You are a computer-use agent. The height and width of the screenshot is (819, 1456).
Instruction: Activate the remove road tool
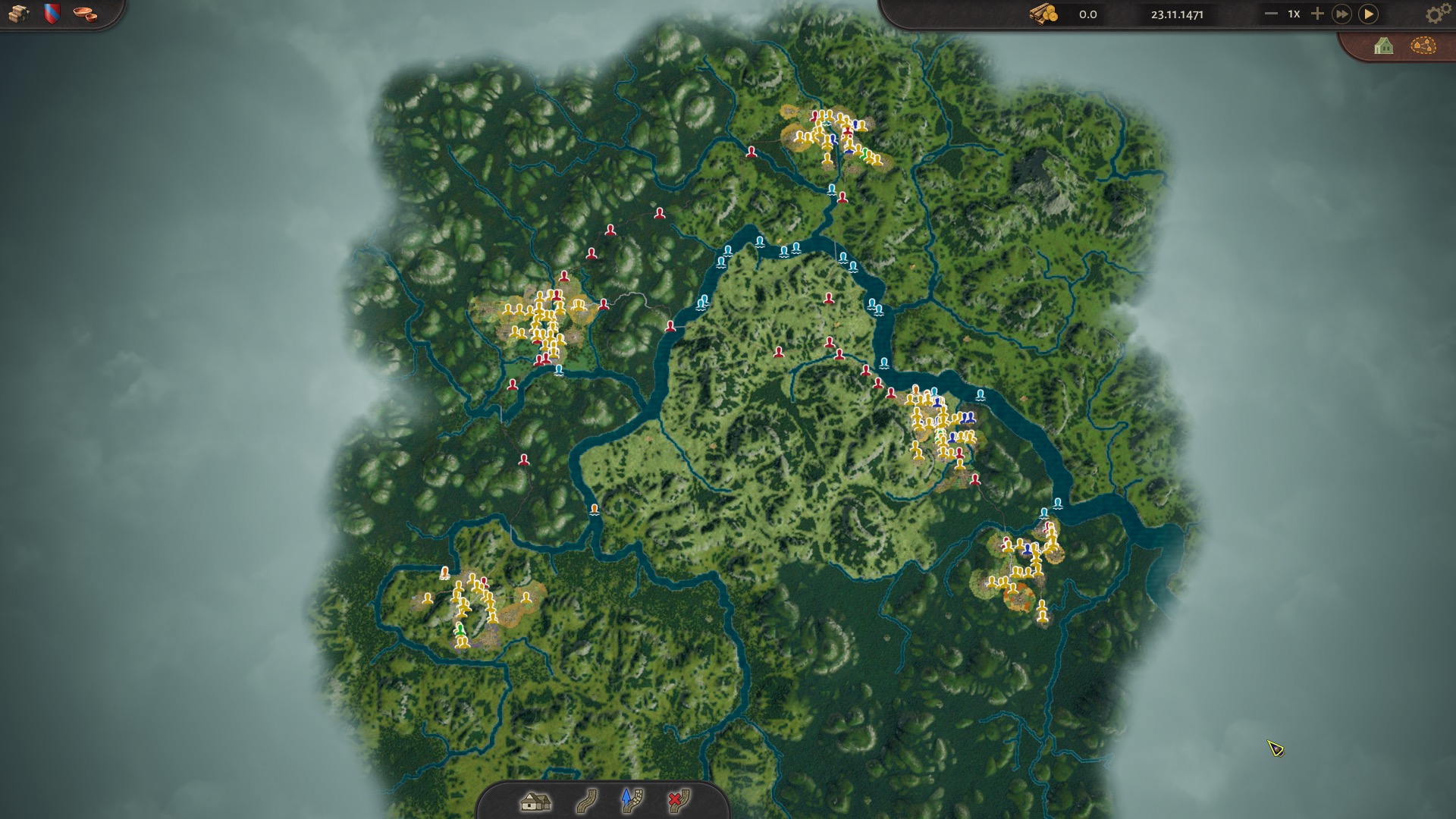[678, 801]
